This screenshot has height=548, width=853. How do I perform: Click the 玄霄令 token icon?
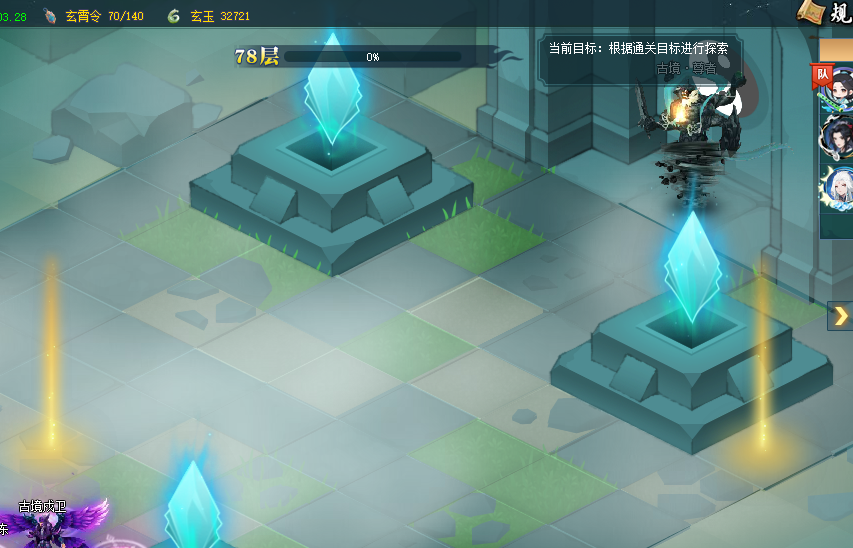(x=50, y=16)
